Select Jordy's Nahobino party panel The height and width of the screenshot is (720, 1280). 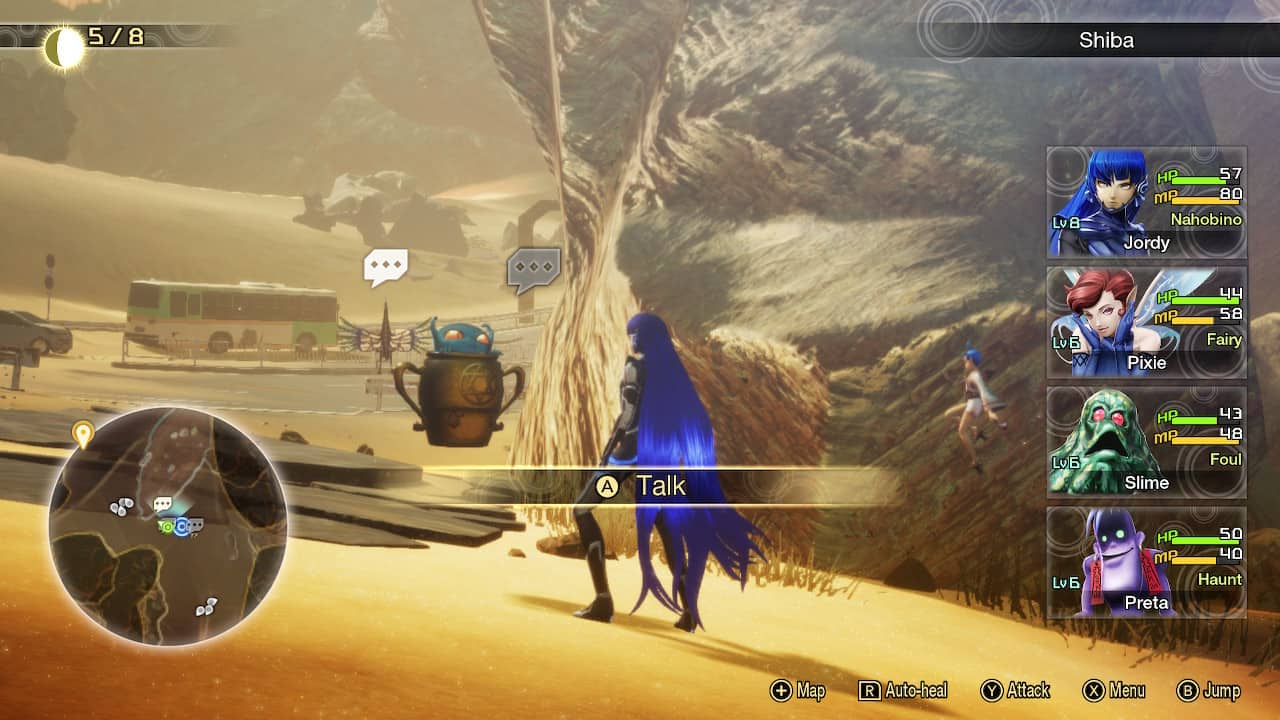[1146, 202]
